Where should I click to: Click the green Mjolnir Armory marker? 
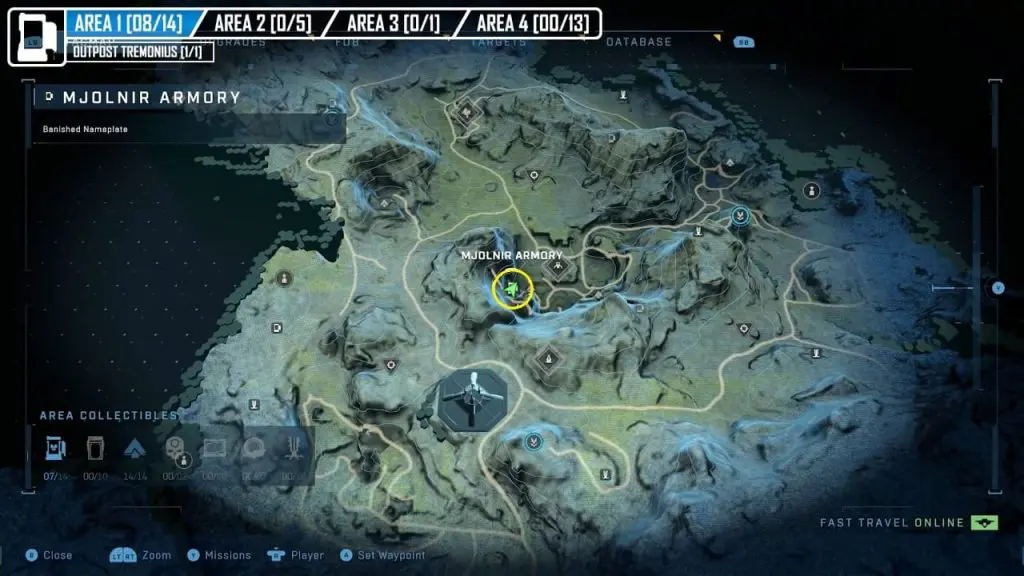tap(513, 289)
